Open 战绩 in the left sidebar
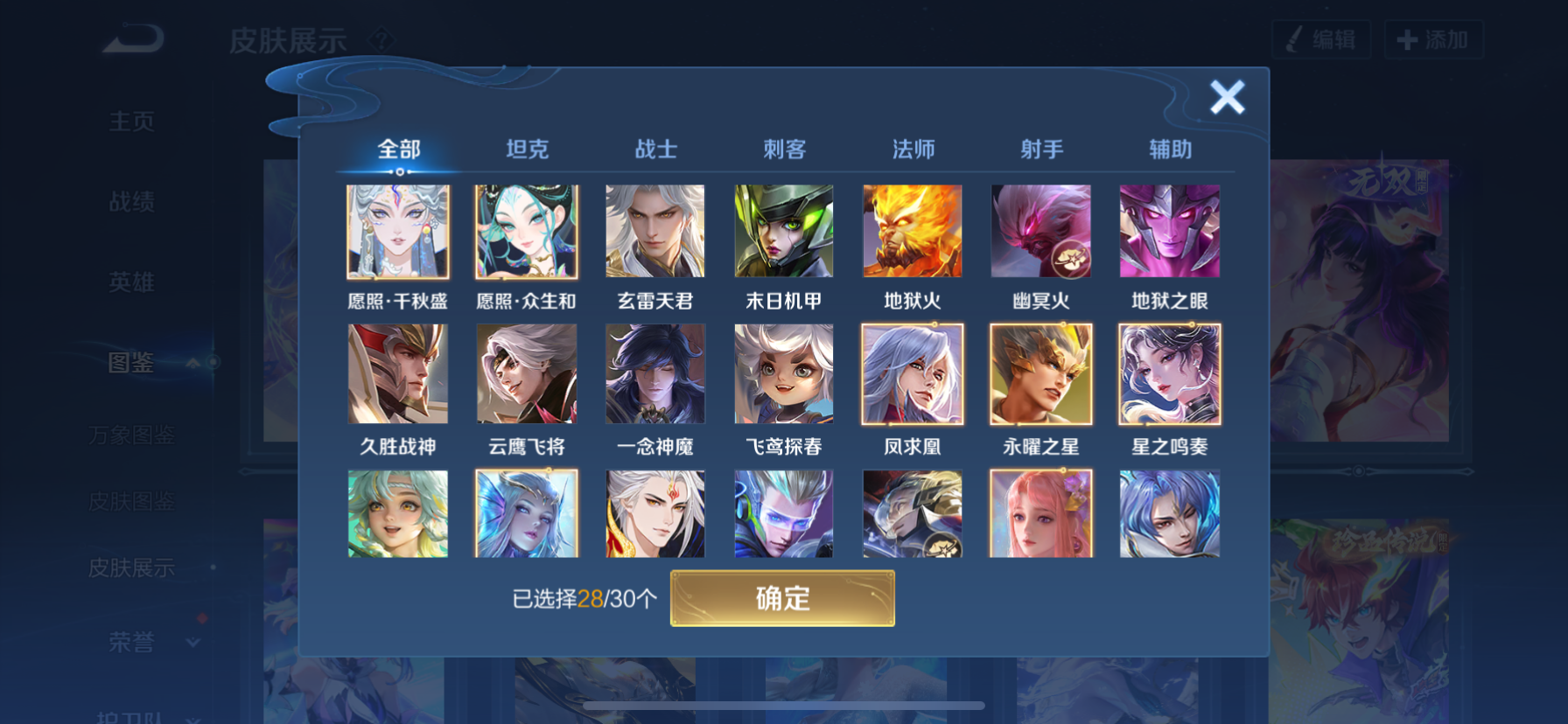The width and height of the screenshot is (1568, 724). [x=133, y=202]
